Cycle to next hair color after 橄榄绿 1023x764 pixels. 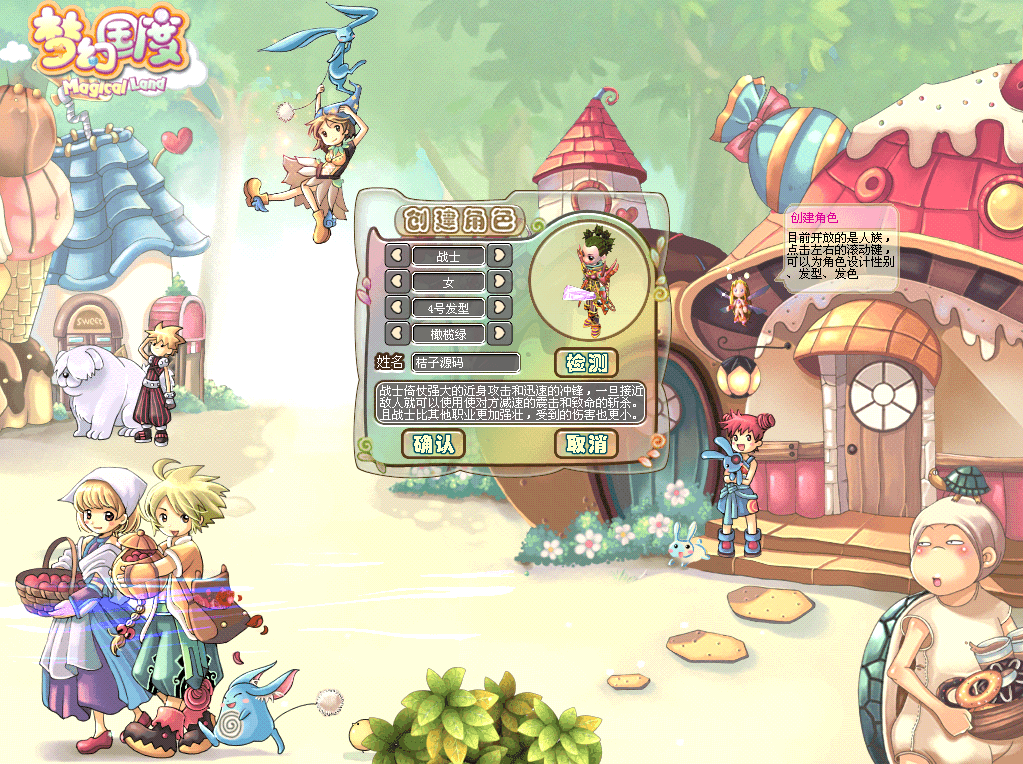pos(500,333)
